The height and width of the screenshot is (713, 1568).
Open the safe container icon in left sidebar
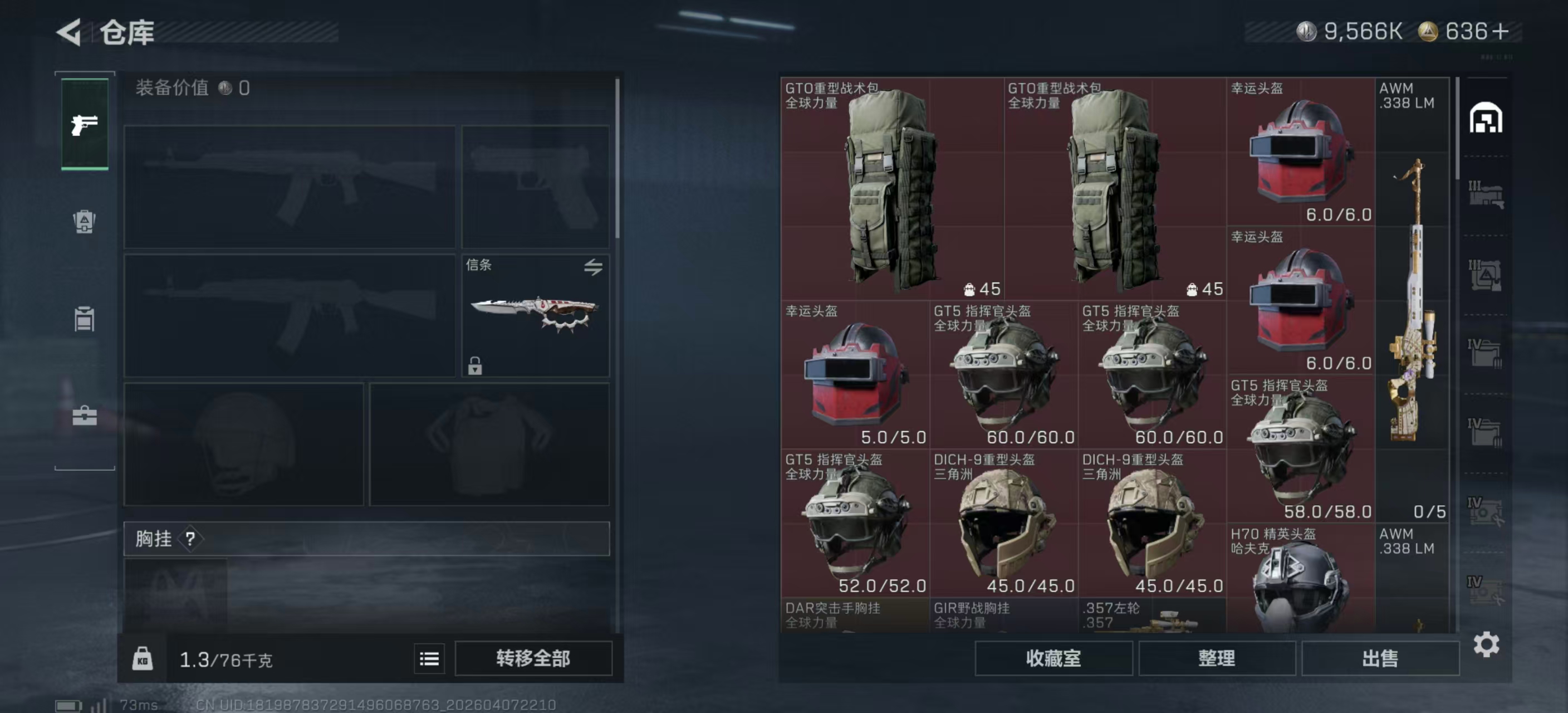tap(84, 319)
